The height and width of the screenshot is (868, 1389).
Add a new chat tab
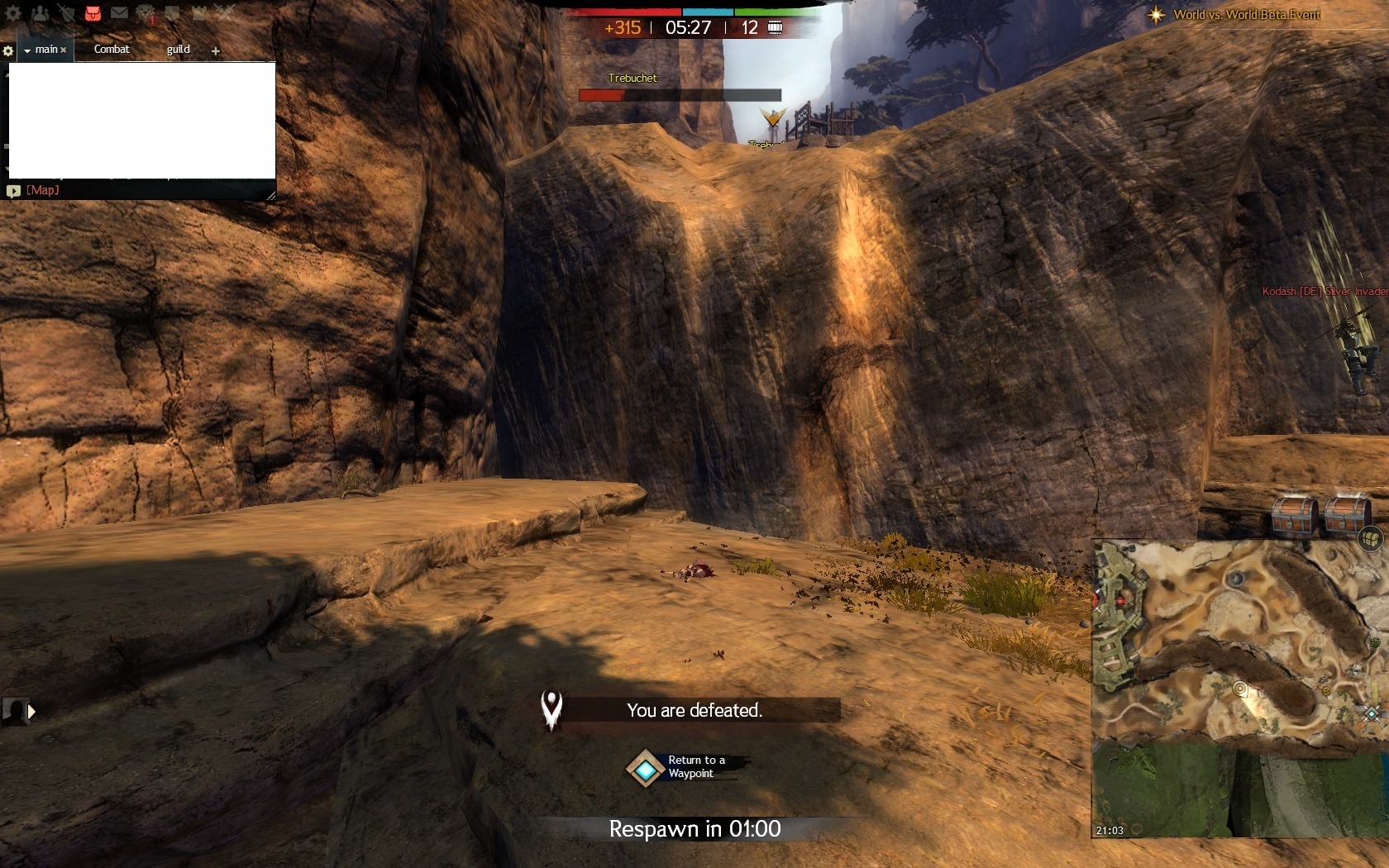[216, 51]
